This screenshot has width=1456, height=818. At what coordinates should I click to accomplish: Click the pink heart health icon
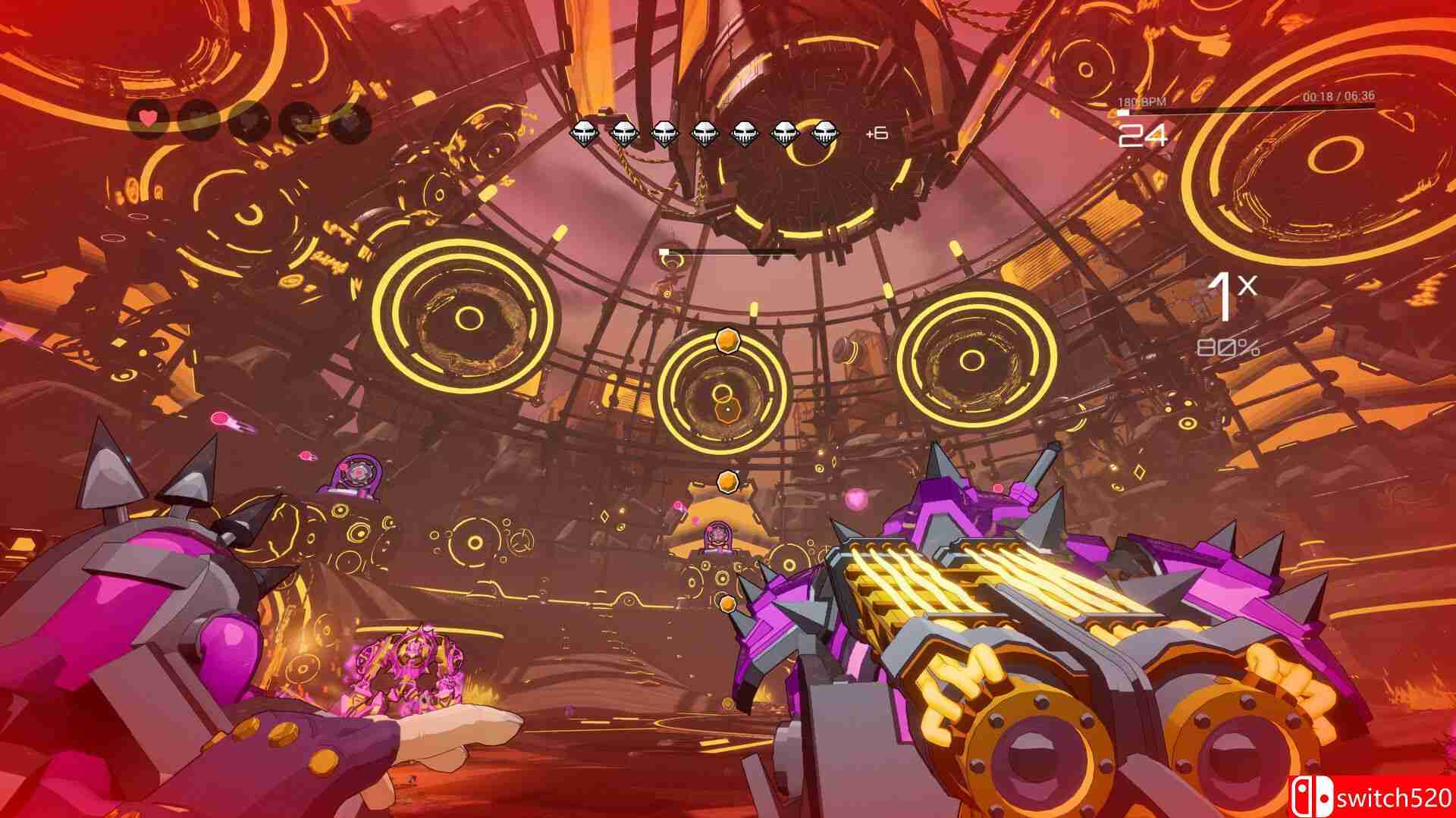pos(148,118)
